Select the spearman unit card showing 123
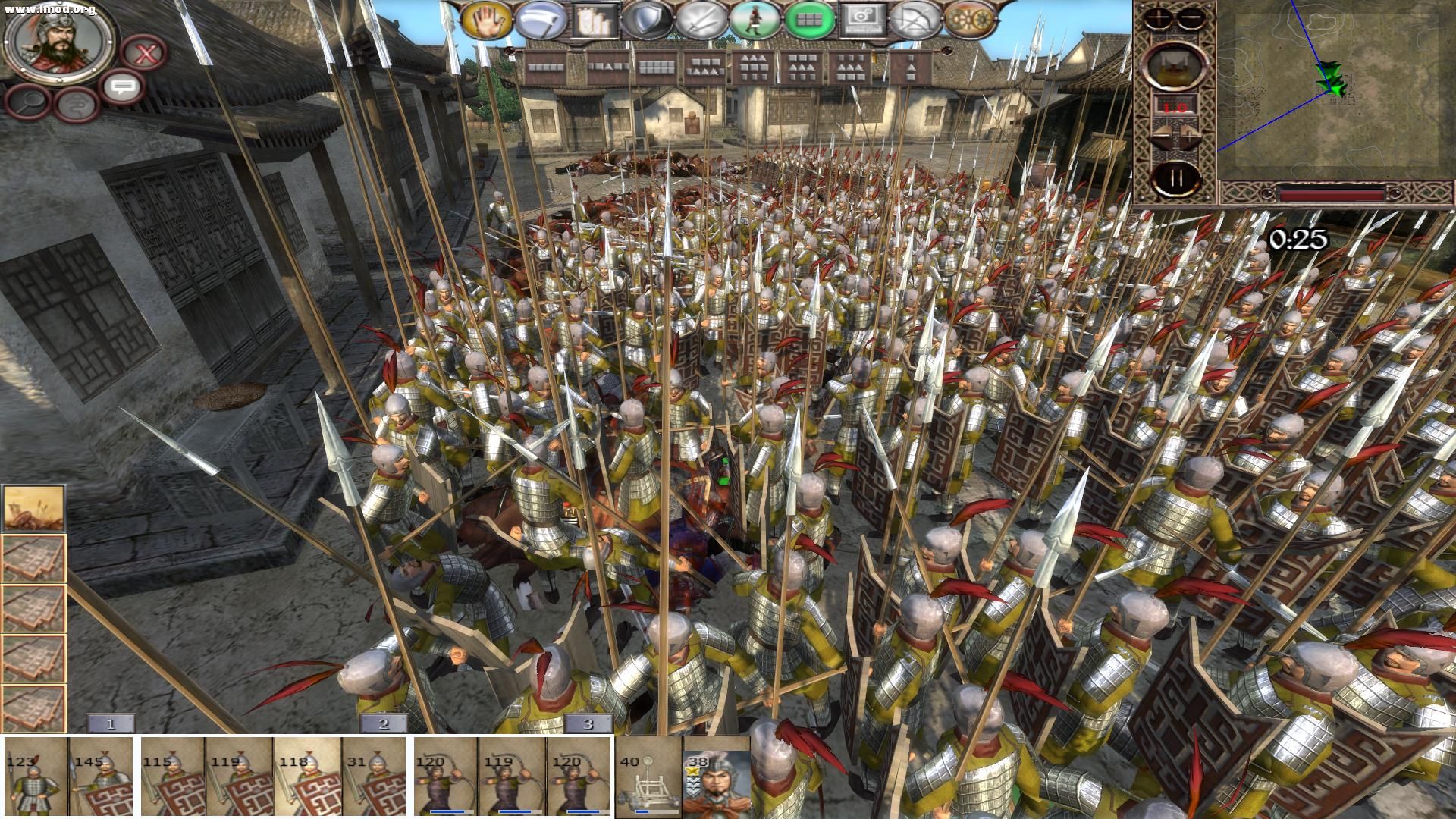The height and width of the screenshot is (819, 1456). (x=35, y=777)
